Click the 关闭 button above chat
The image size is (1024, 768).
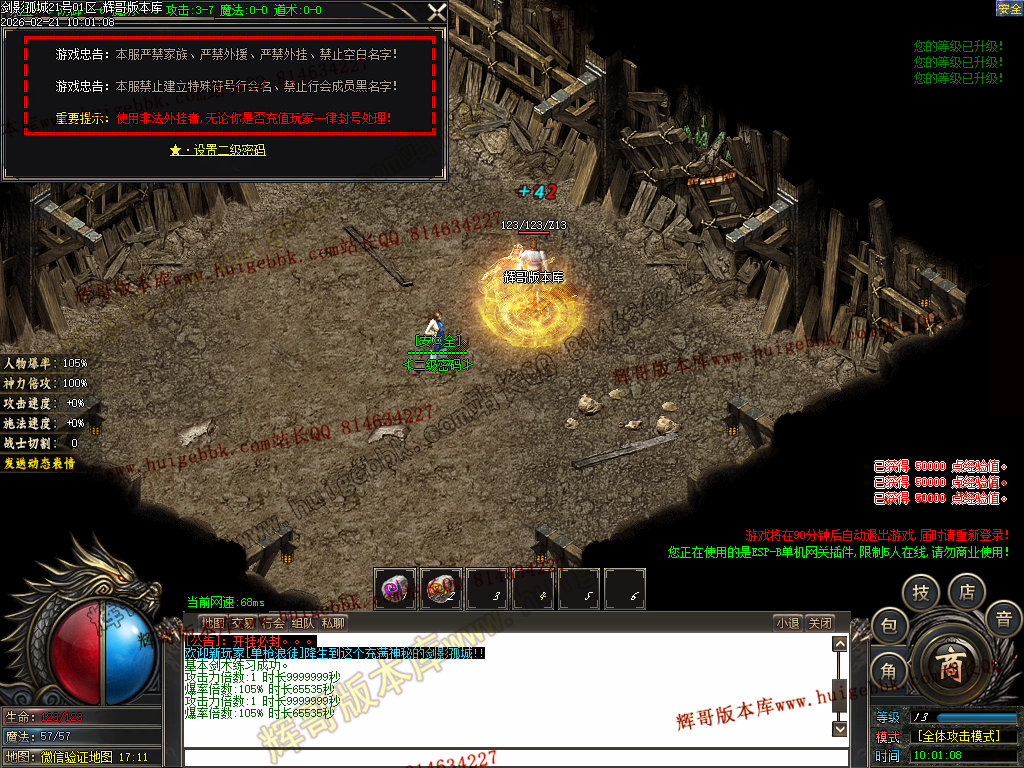[820, 623]
